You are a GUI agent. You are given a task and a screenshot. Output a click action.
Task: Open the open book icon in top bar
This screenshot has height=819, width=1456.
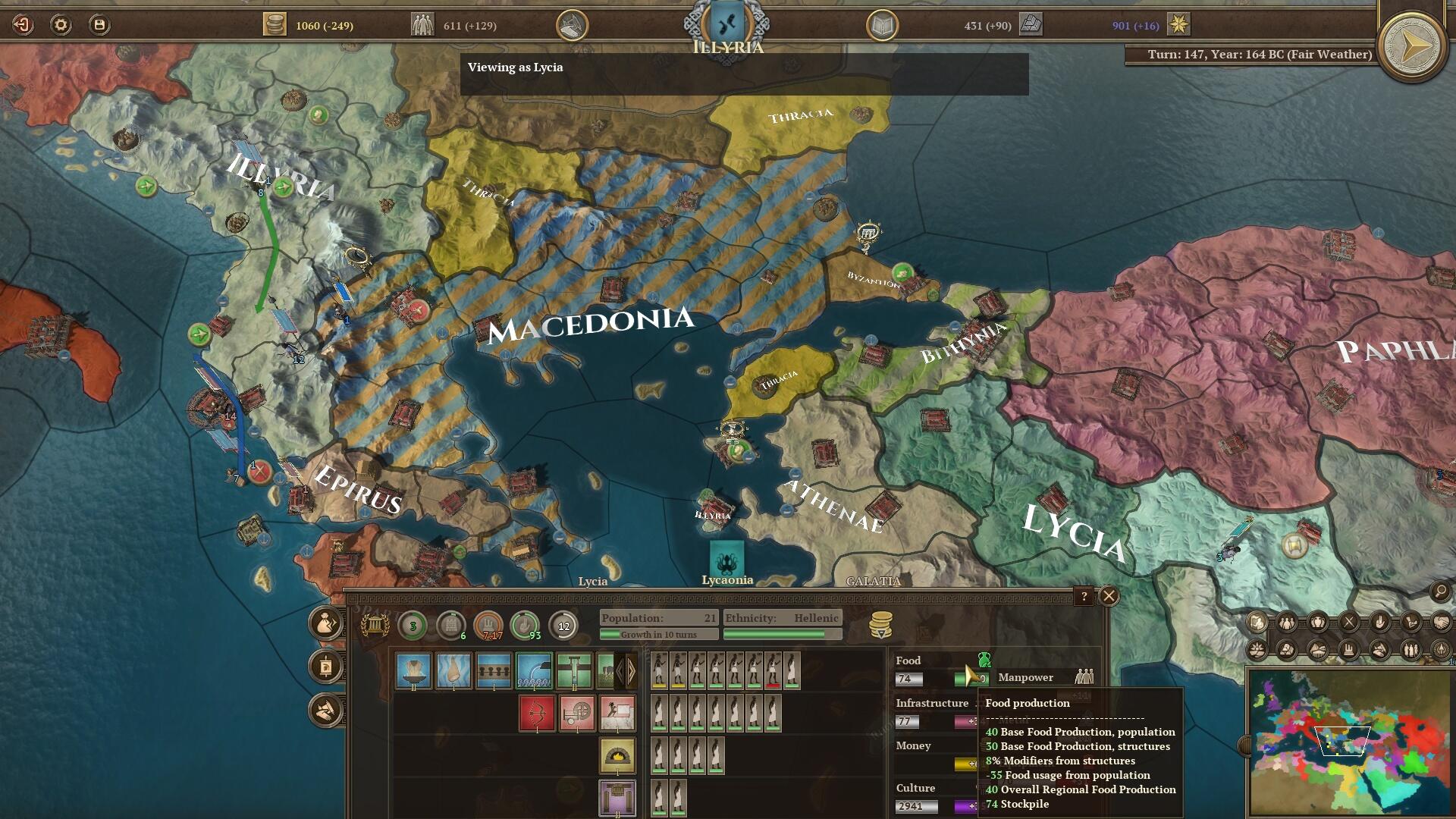tap(882, 26)
